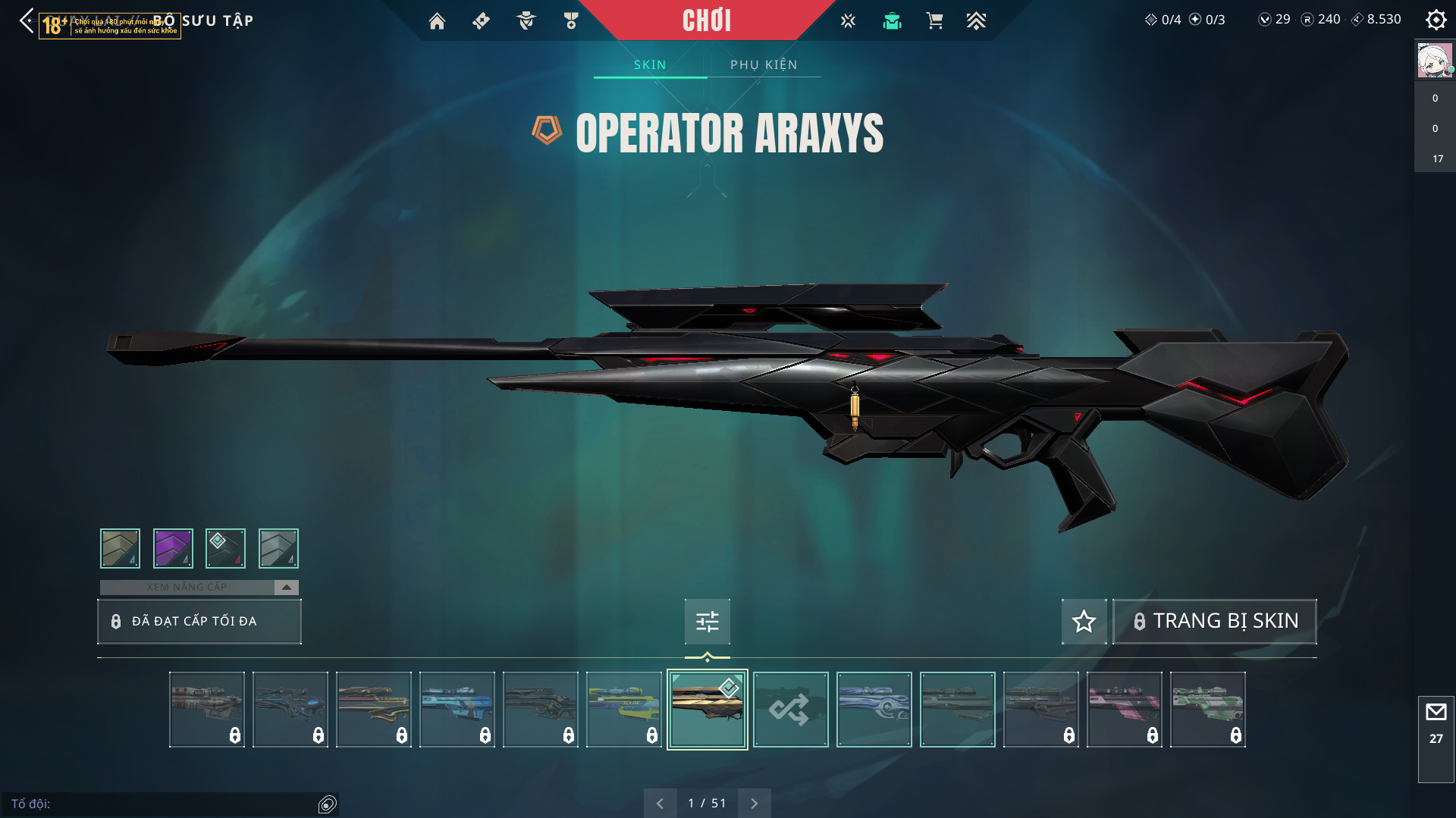Open the mail inbox icon
The image size is (1456, 818).
tap(1436, 713)
